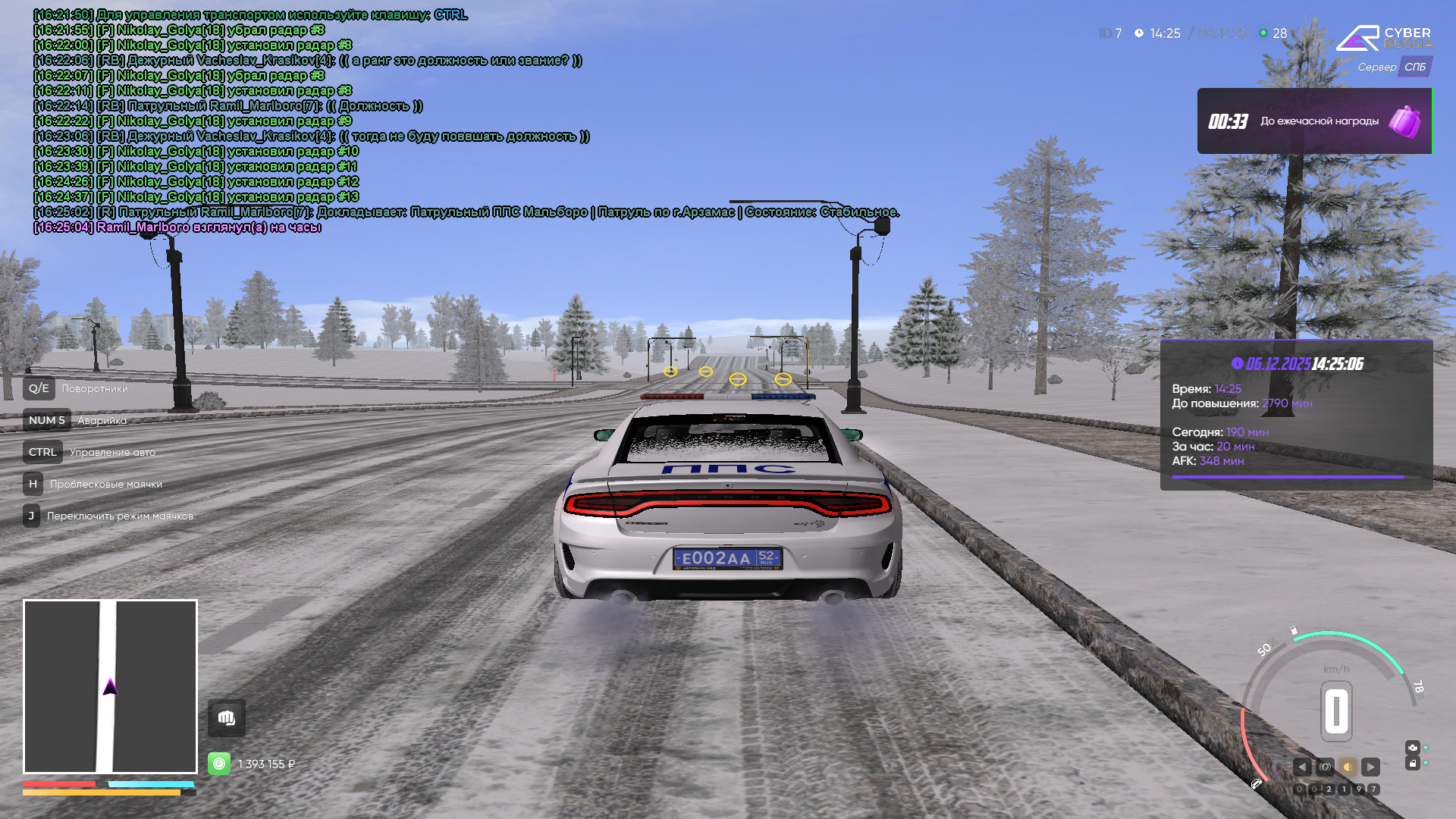1456x819 pixels.
Task: Open the minimap
Action: 110,686
